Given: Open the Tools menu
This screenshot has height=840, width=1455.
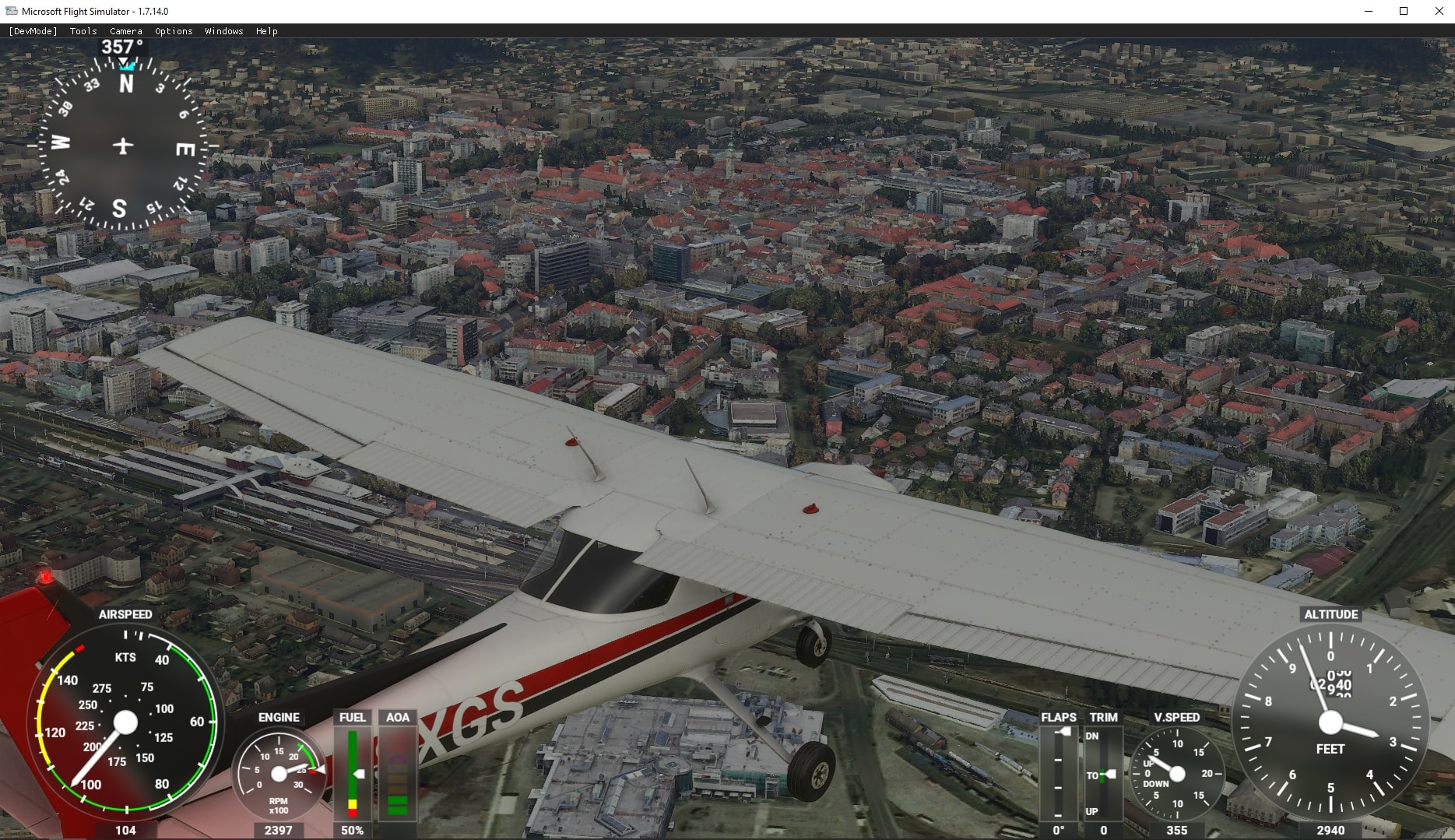Looking at the screenshot, I should point(83,31).
